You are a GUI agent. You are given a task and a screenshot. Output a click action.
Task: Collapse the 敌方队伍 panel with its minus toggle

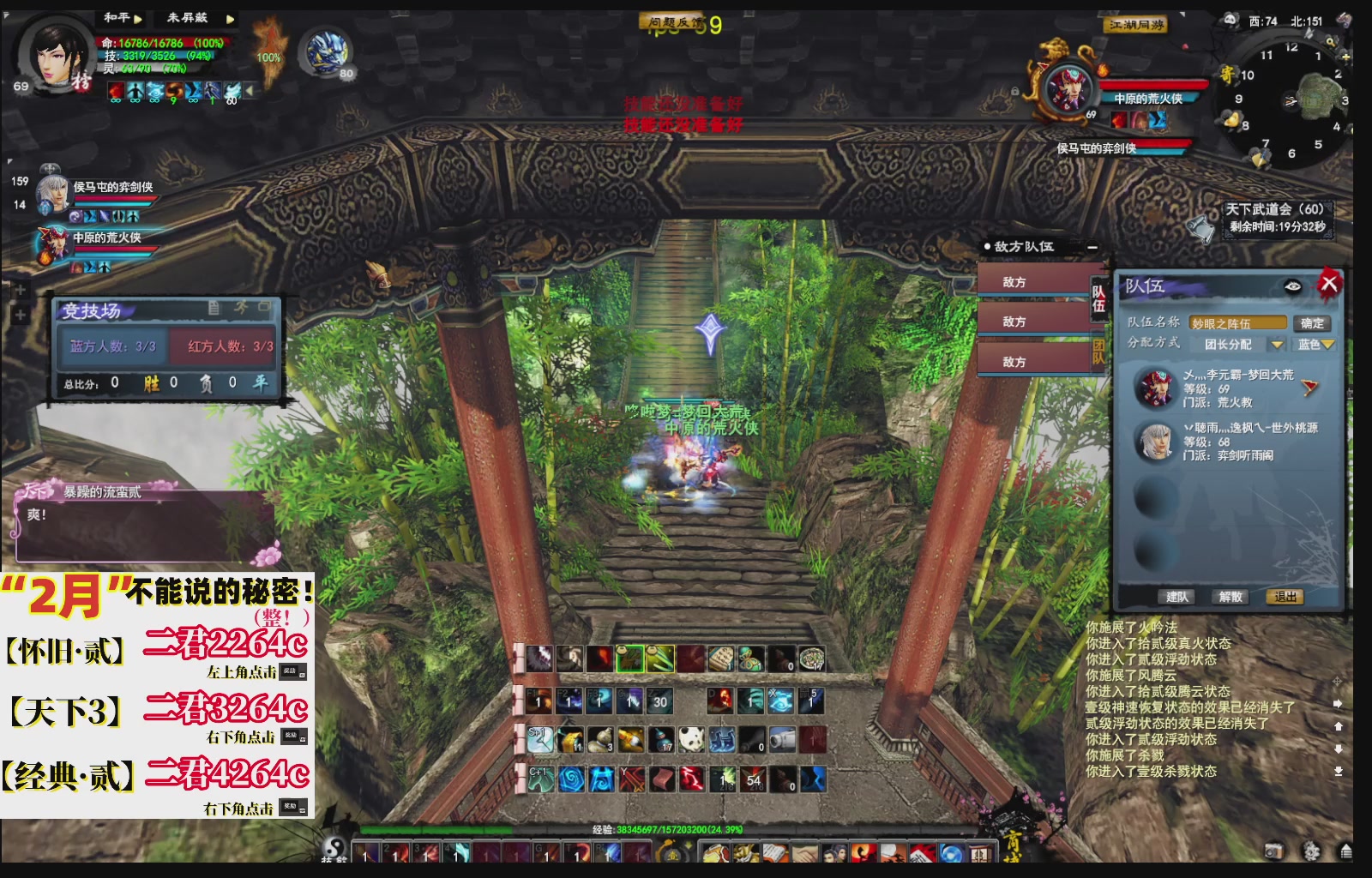pyautogui.click(x=1092, y=247)
